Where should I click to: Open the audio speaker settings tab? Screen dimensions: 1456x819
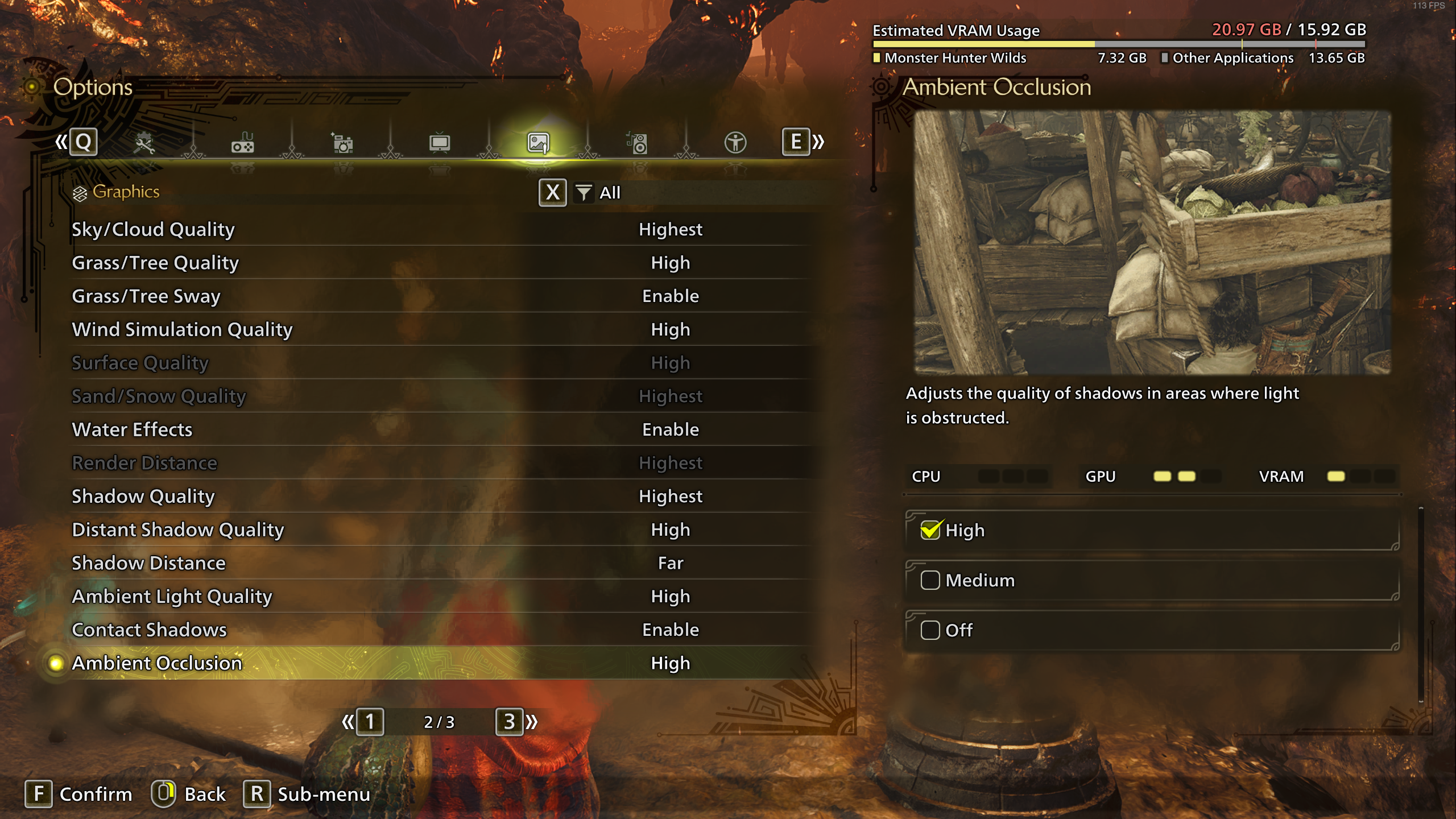[637, 143]
